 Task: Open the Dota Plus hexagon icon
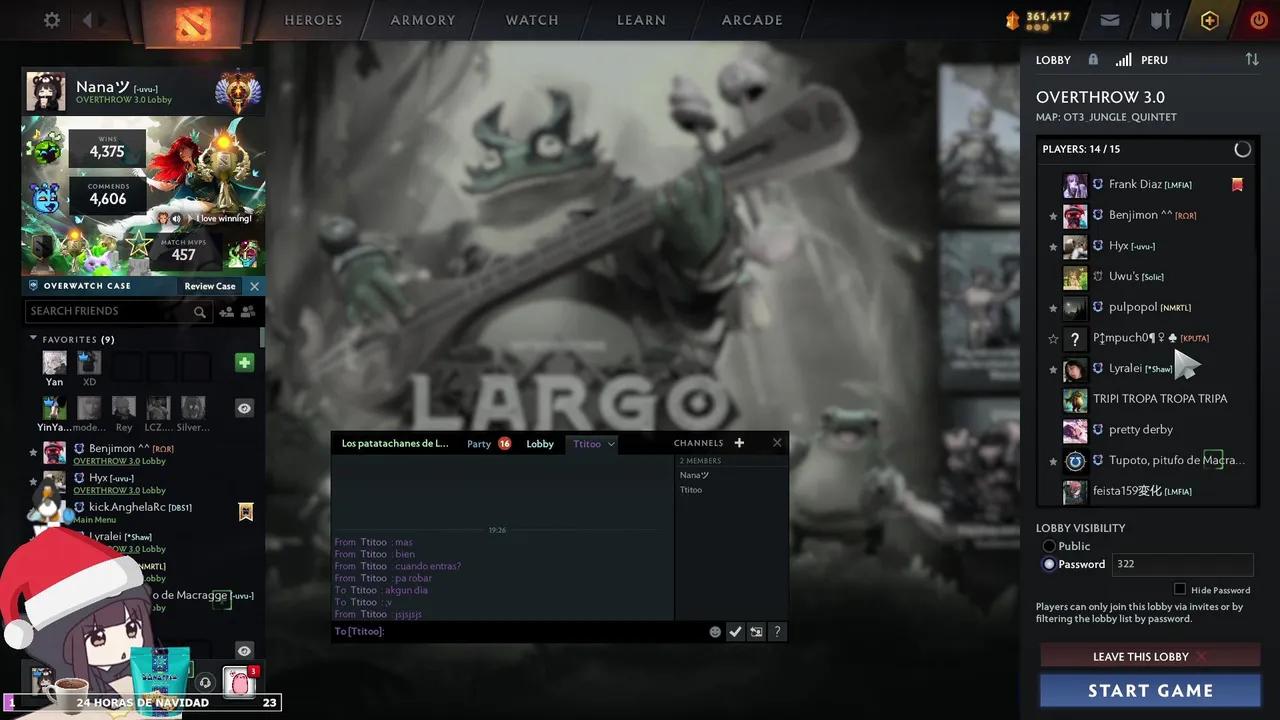[x=1209, y=20]
